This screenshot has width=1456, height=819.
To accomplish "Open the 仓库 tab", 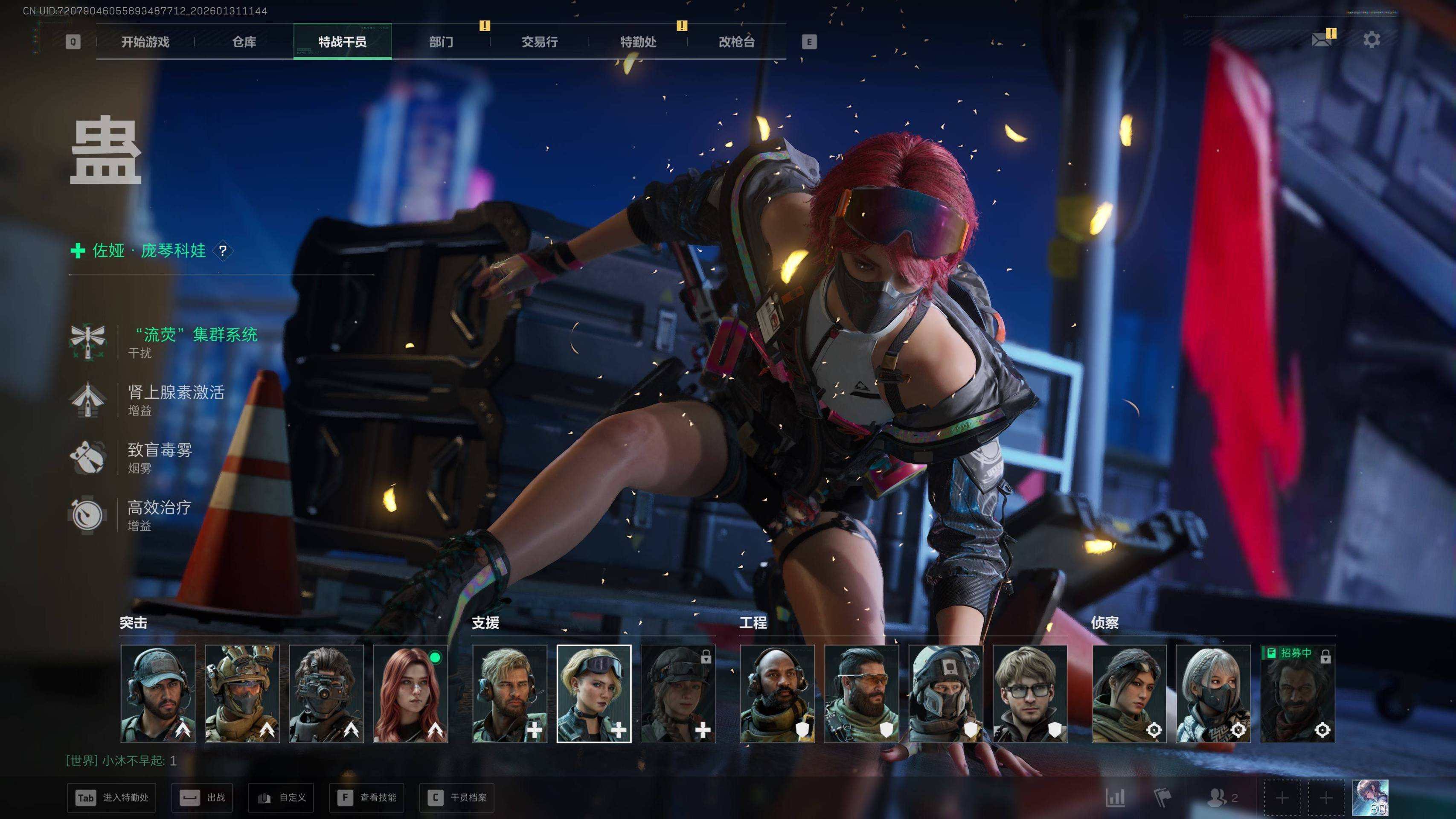I will coord(244,42).
